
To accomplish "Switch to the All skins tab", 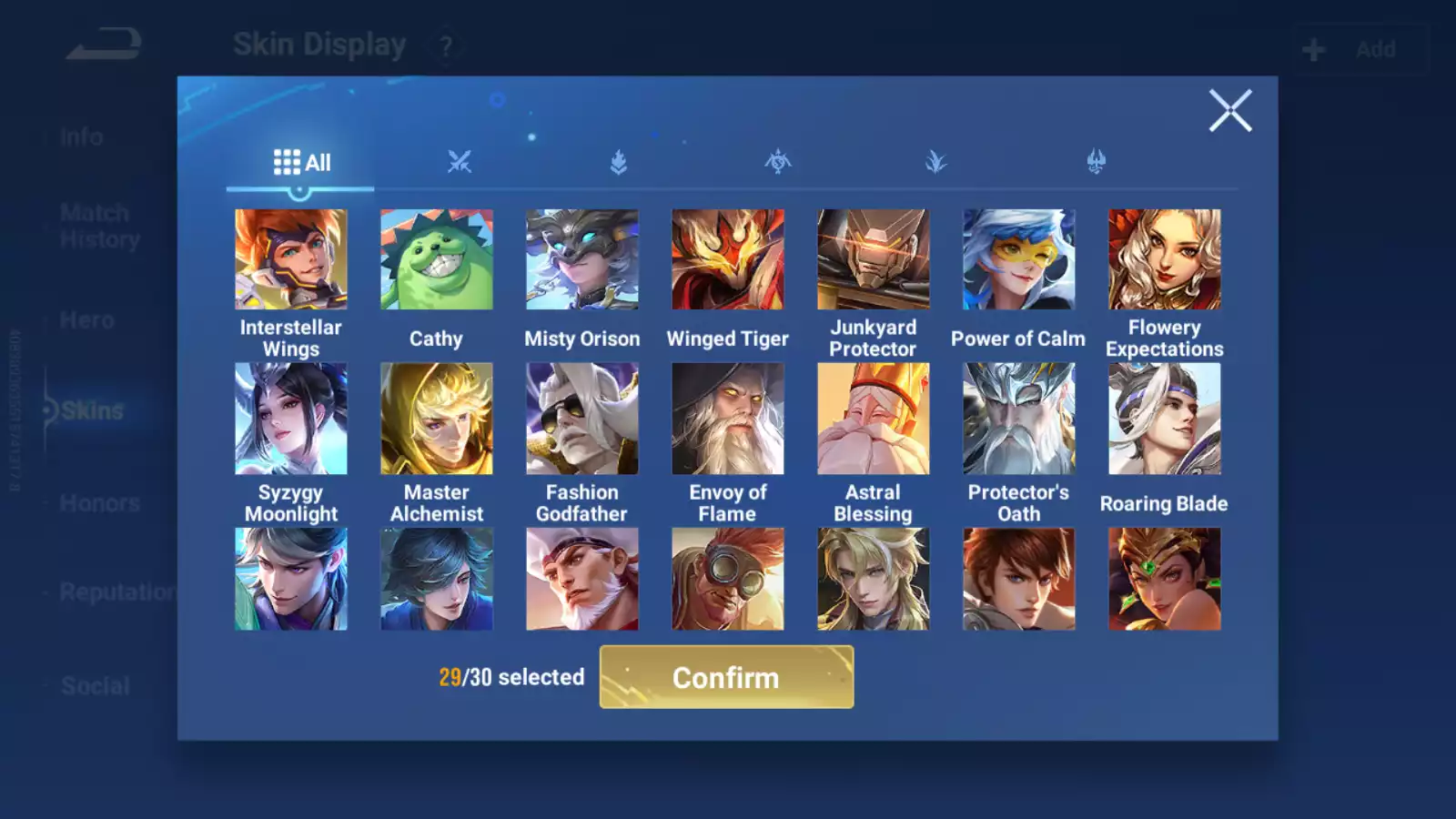I will click(301, 163).
